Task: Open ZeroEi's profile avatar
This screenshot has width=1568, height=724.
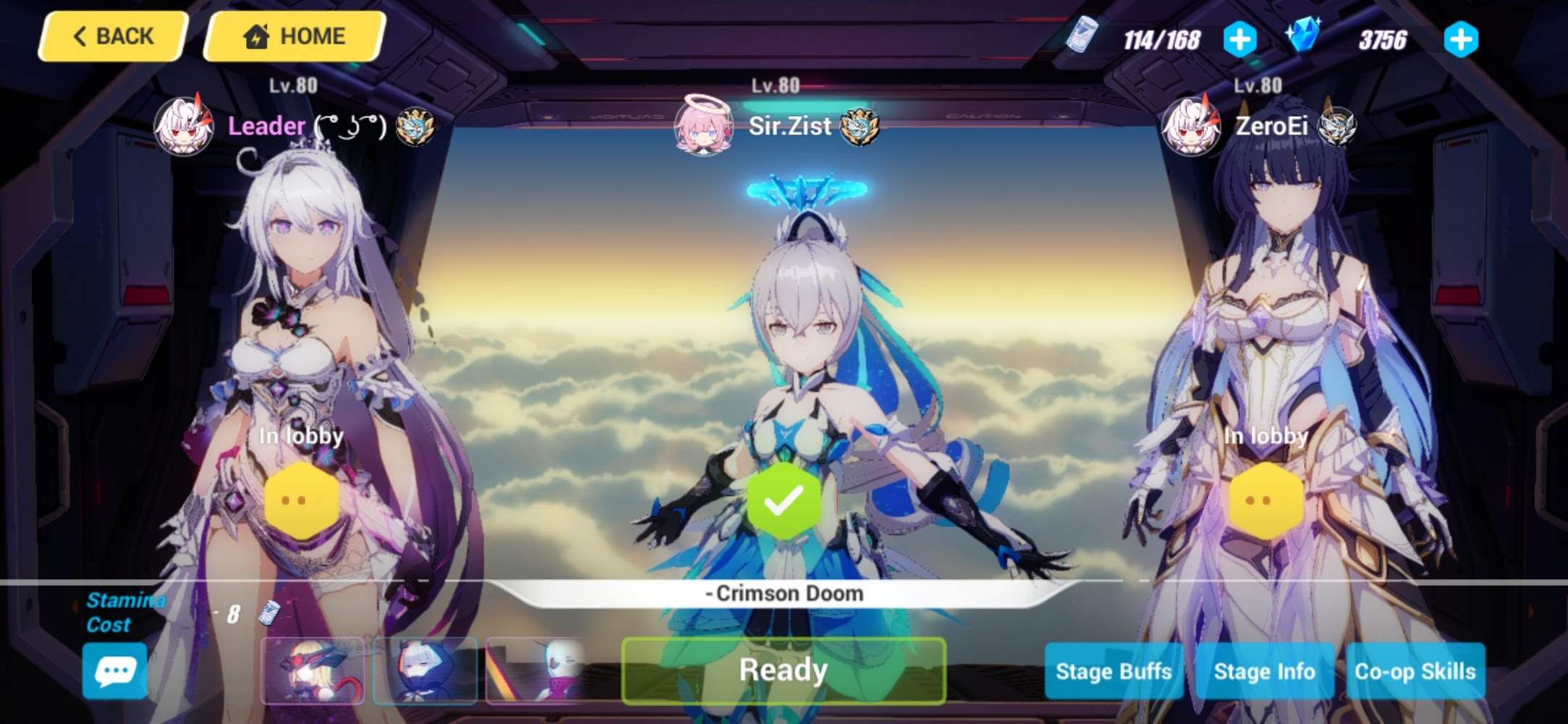Action: (1190, 127)
